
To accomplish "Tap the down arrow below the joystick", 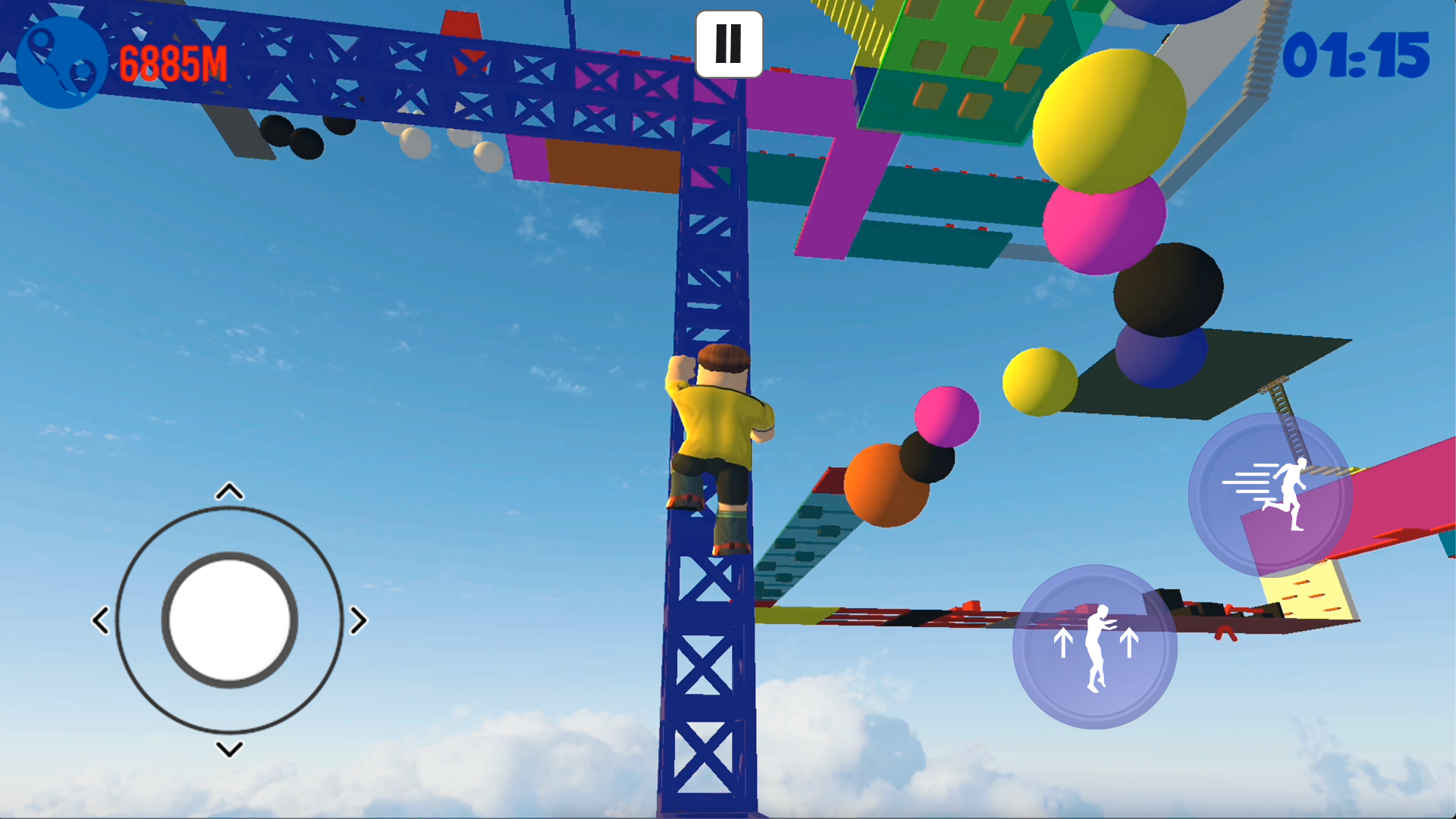I will (229, 749).
